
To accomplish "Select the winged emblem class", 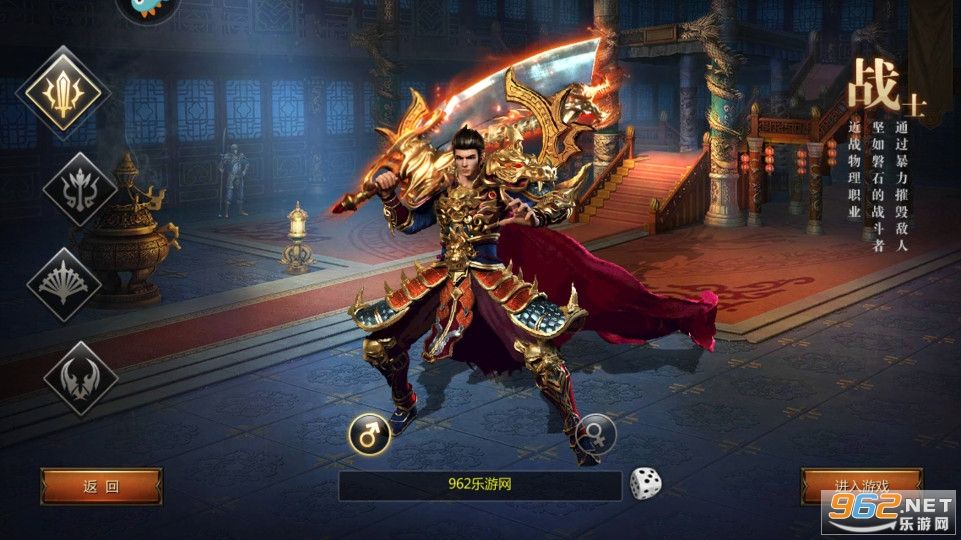I will 80,378.
